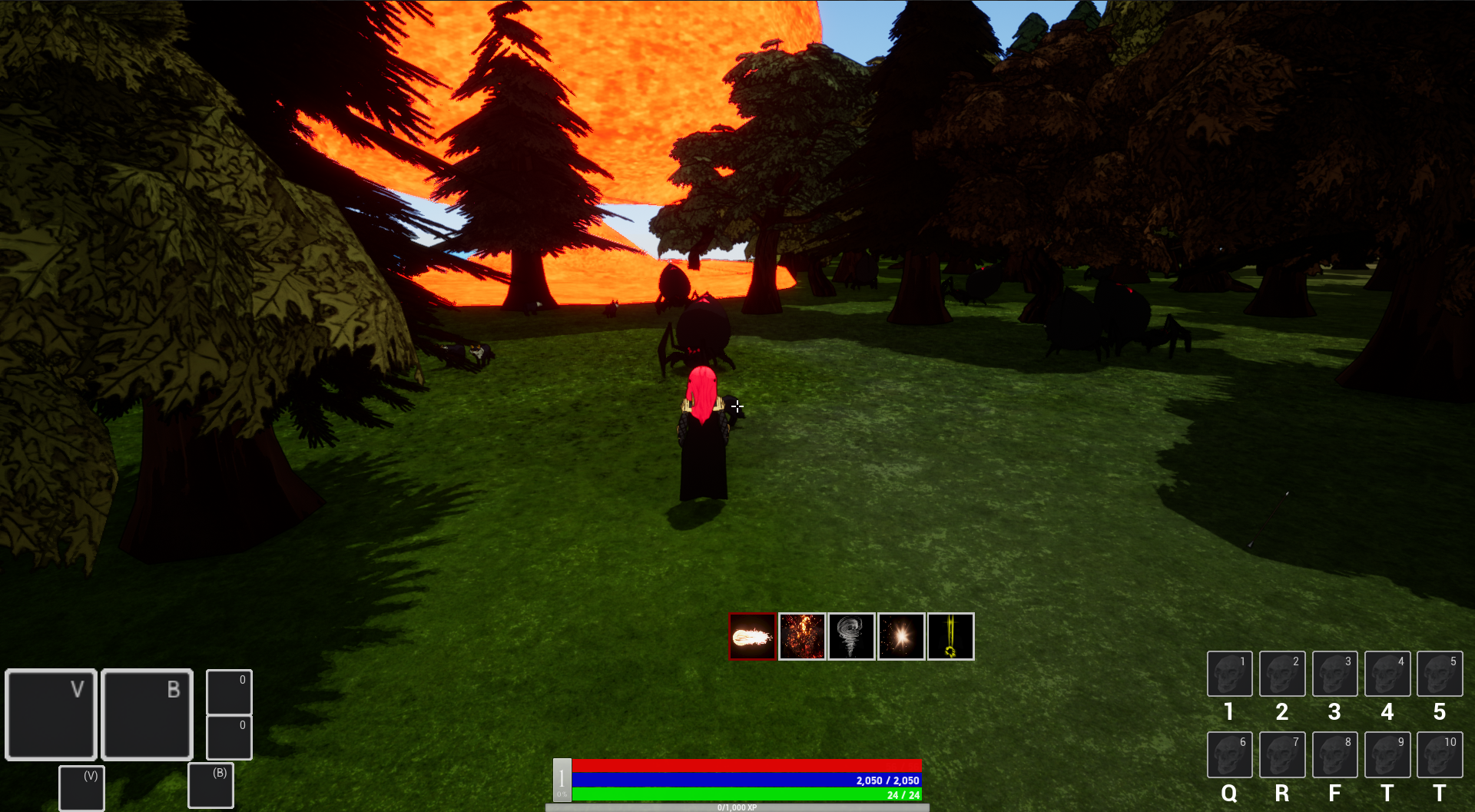Click the skull icon in slot Q
The image size is (1475, 812).
coord(1230,755)
